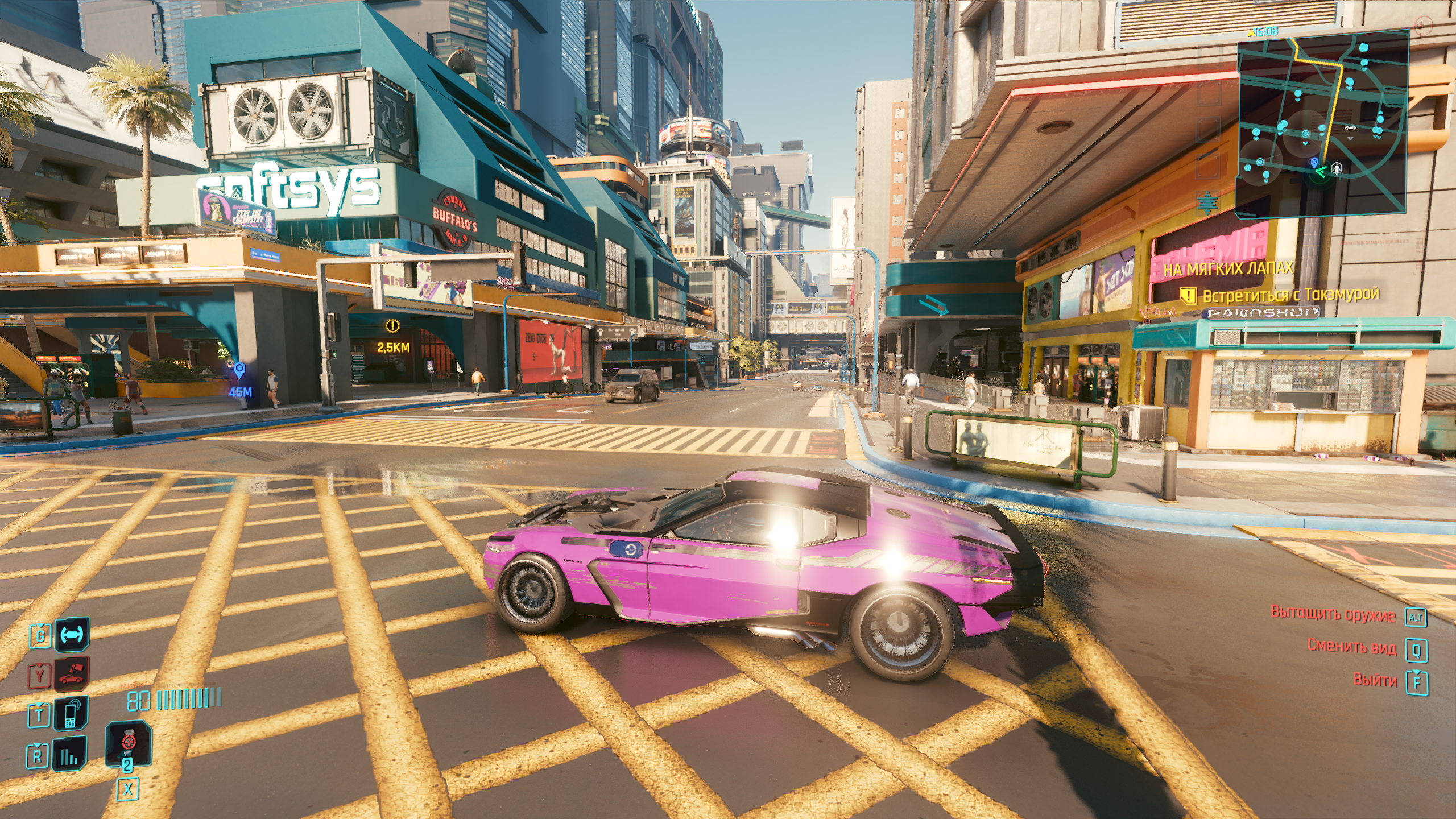Screen dimensions: 1456x819
Task: Click the objective "Встретиться с Такэмурой"
Action: point(1290,295)
